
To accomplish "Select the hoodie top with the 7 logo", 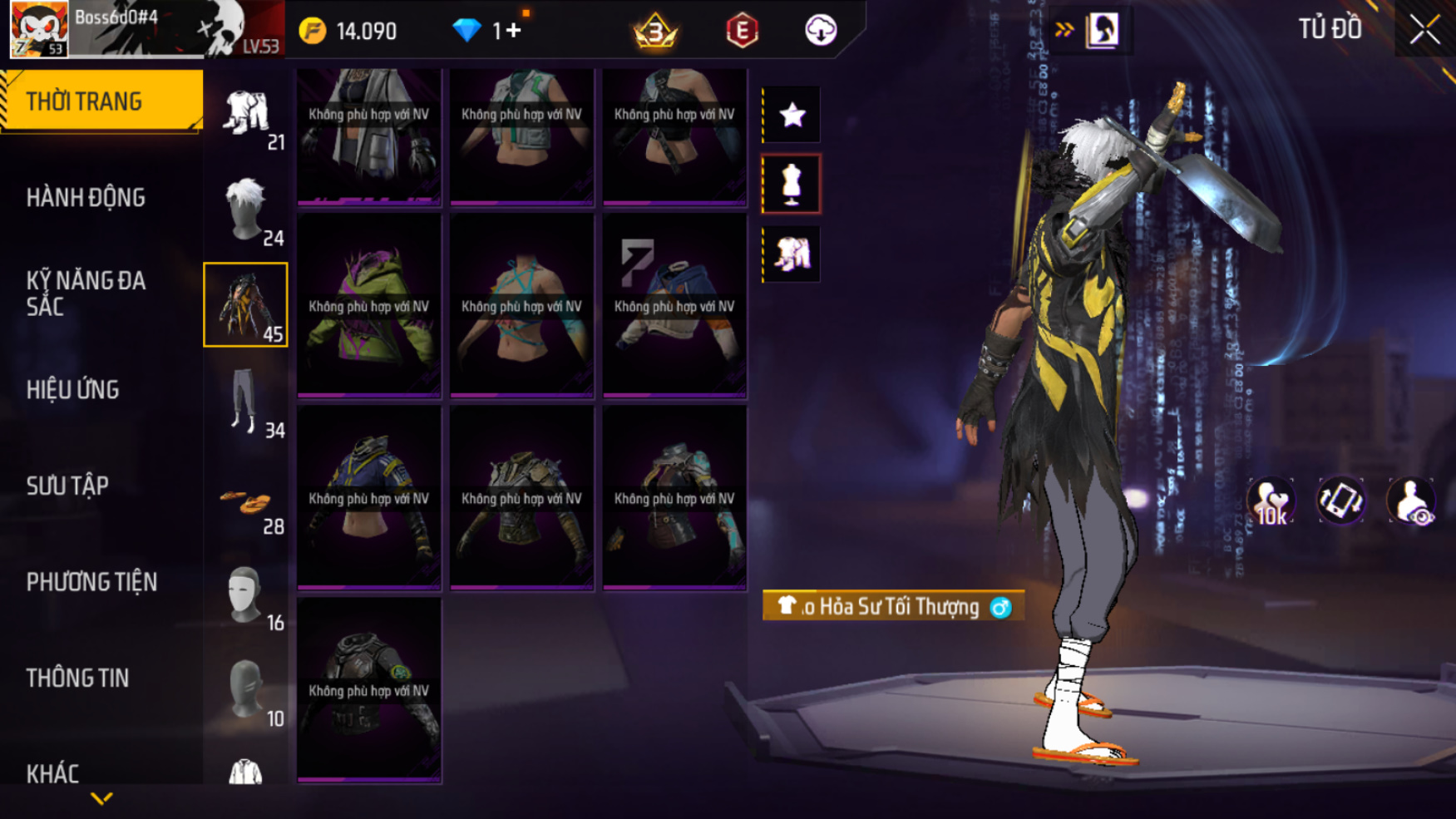I will coord(674,306).
